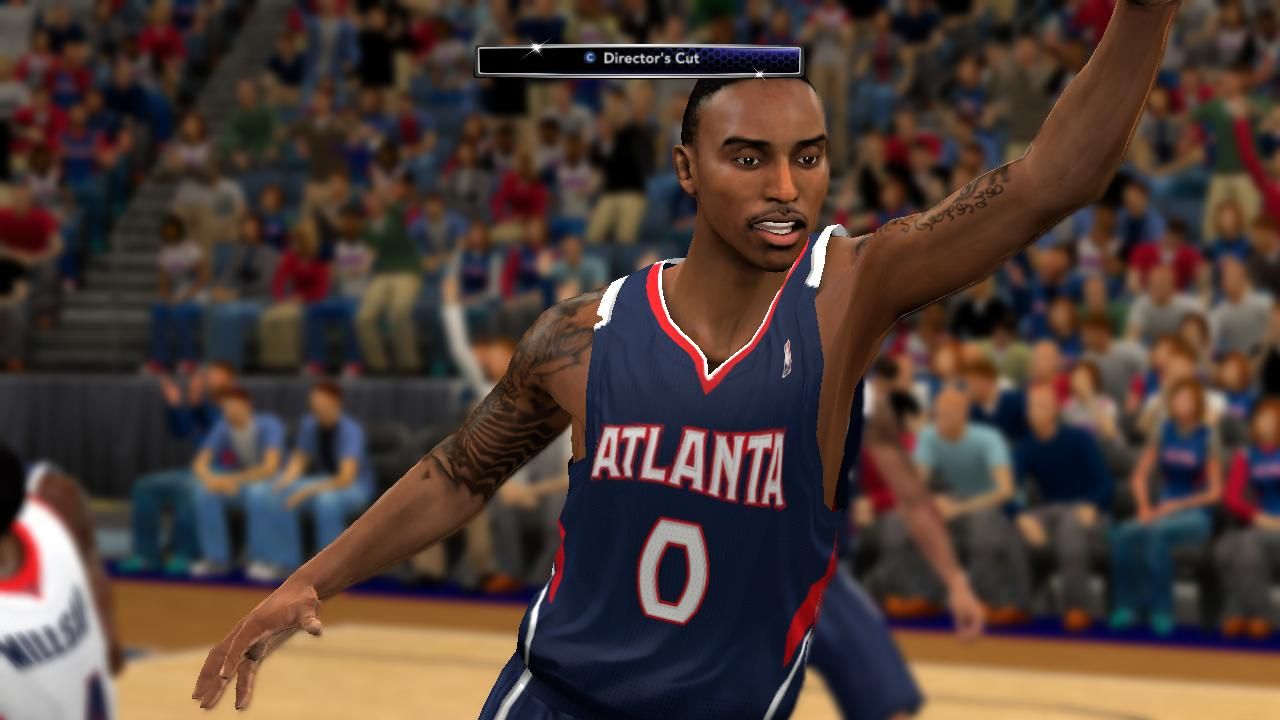Select the Director's Cut replay bar
This screenshot has width=1280, height=720.
click(639, 60)
